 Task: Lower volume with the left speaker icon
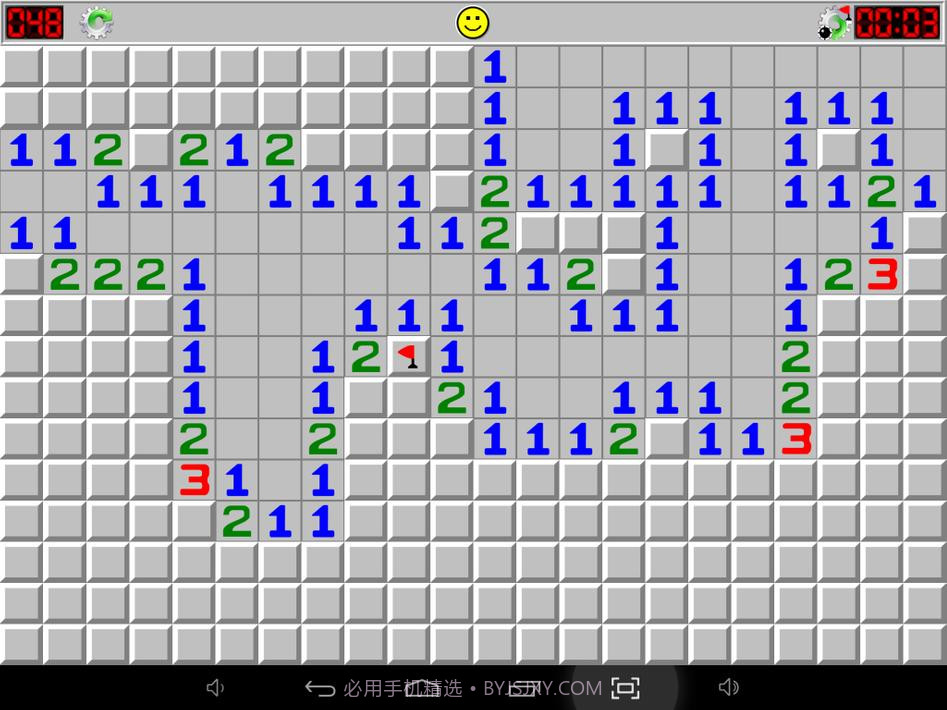[215, 687]
